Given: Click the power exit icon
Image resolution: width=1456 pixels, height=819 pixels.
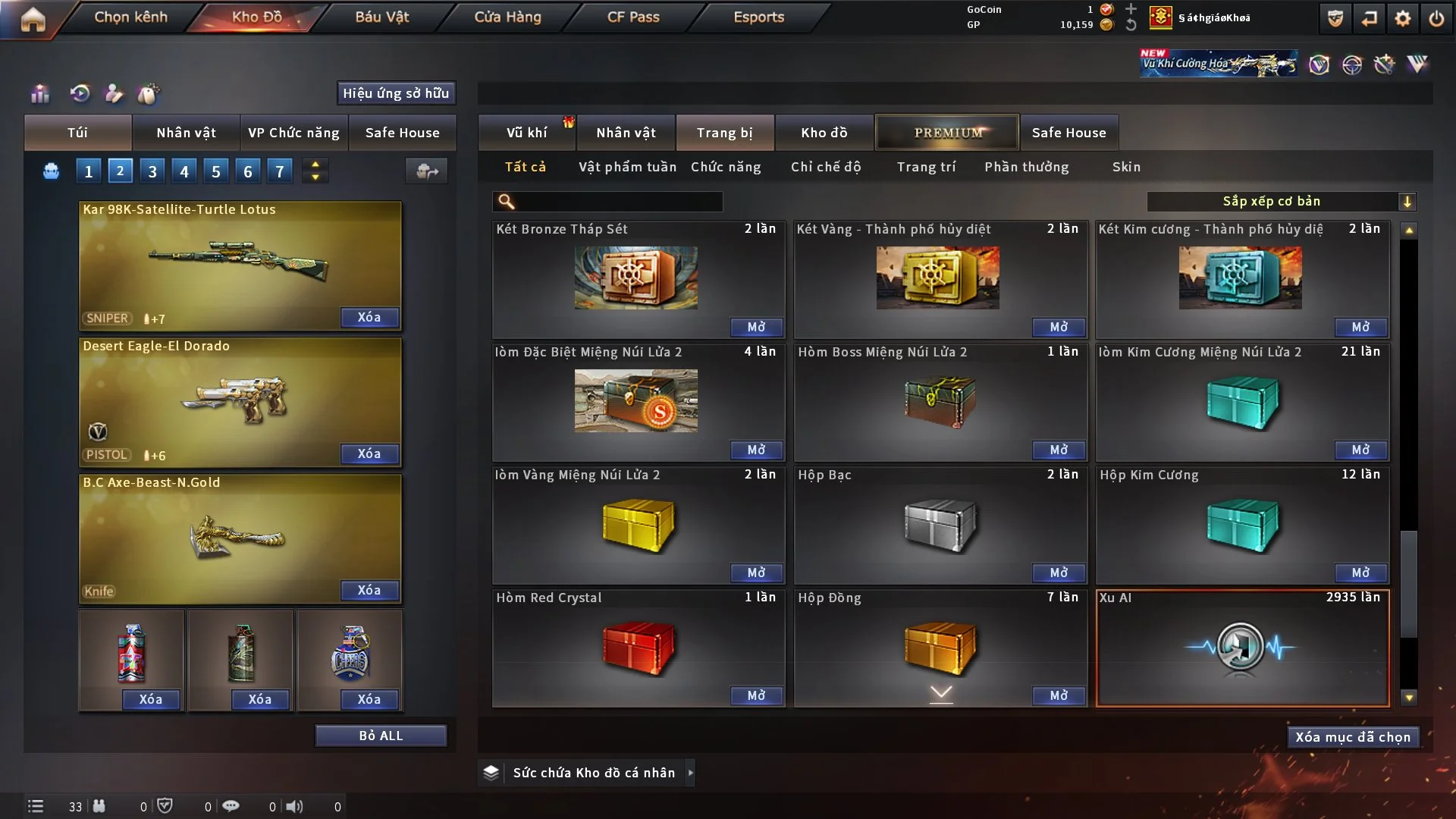Looking at the screenshot, I should point(1437,18).
